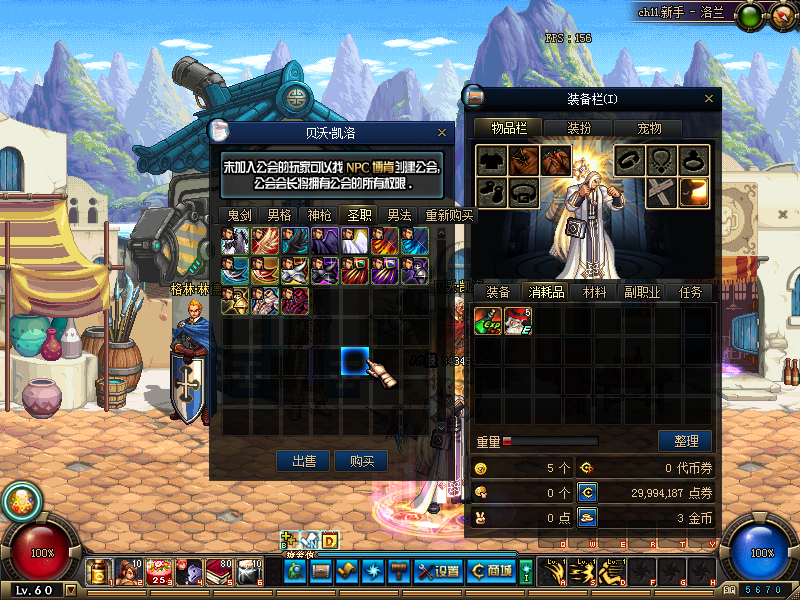This screenshot has width=800, height=600.
Task: Click the 购买 buy button
Action: point(361,461)
